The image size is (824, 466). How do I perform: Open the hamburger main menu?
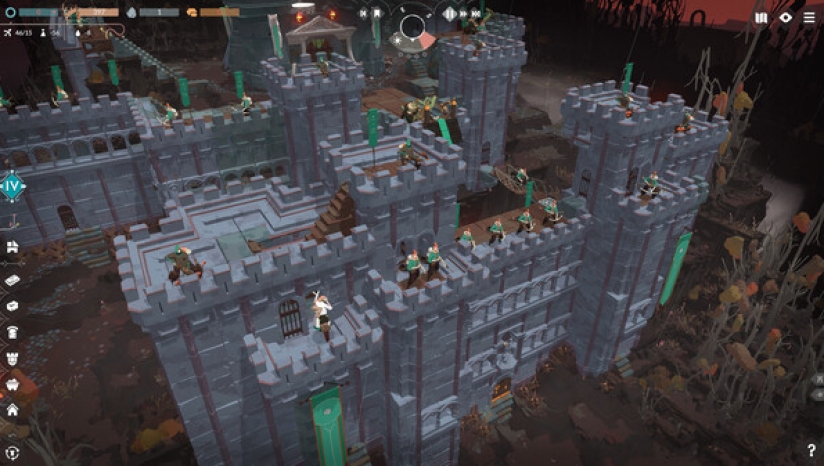(x=808, y=17)
